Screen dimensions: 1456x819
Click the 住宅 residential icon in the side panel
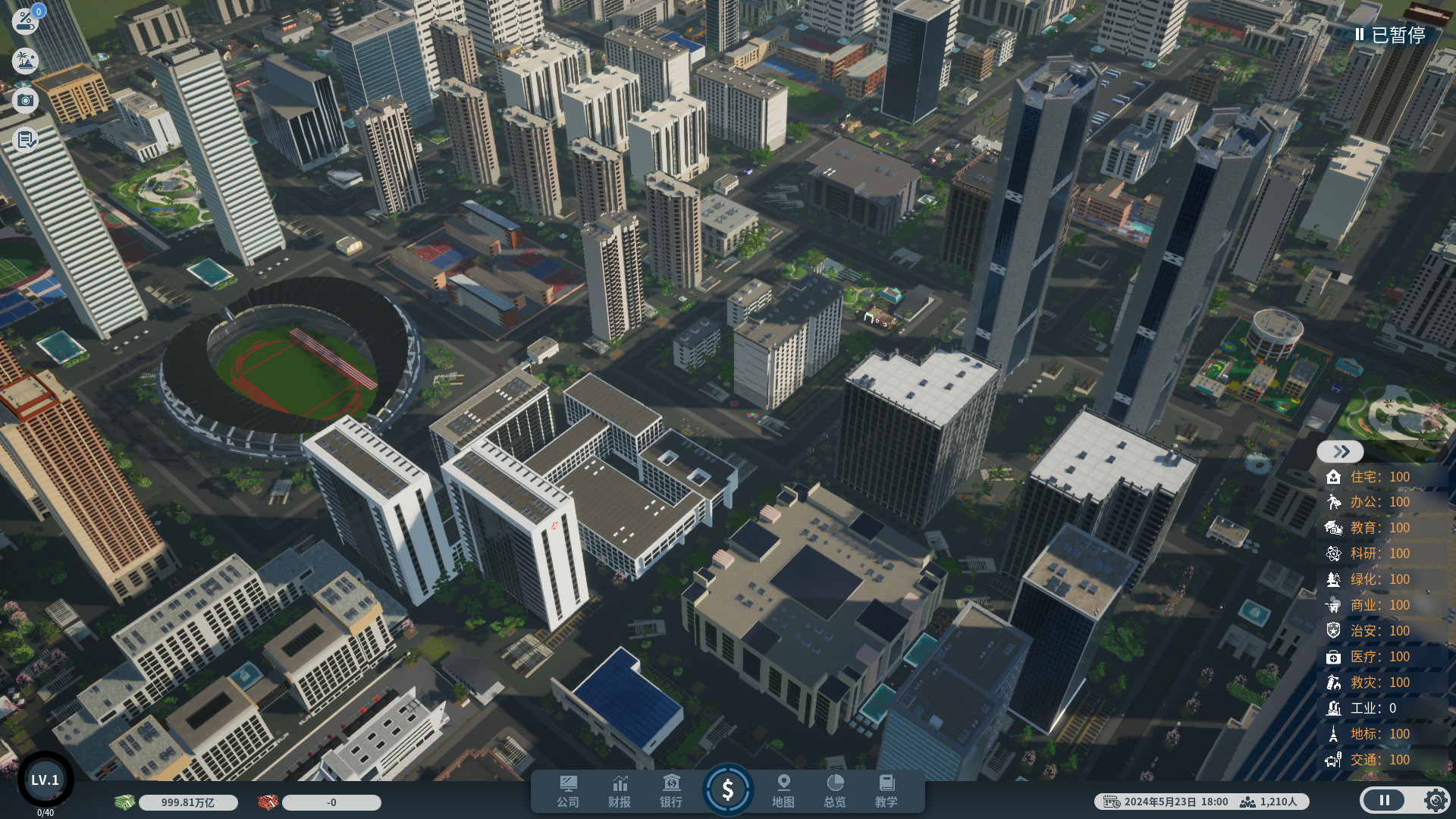pyautogui.click(x=1335, y=477)
